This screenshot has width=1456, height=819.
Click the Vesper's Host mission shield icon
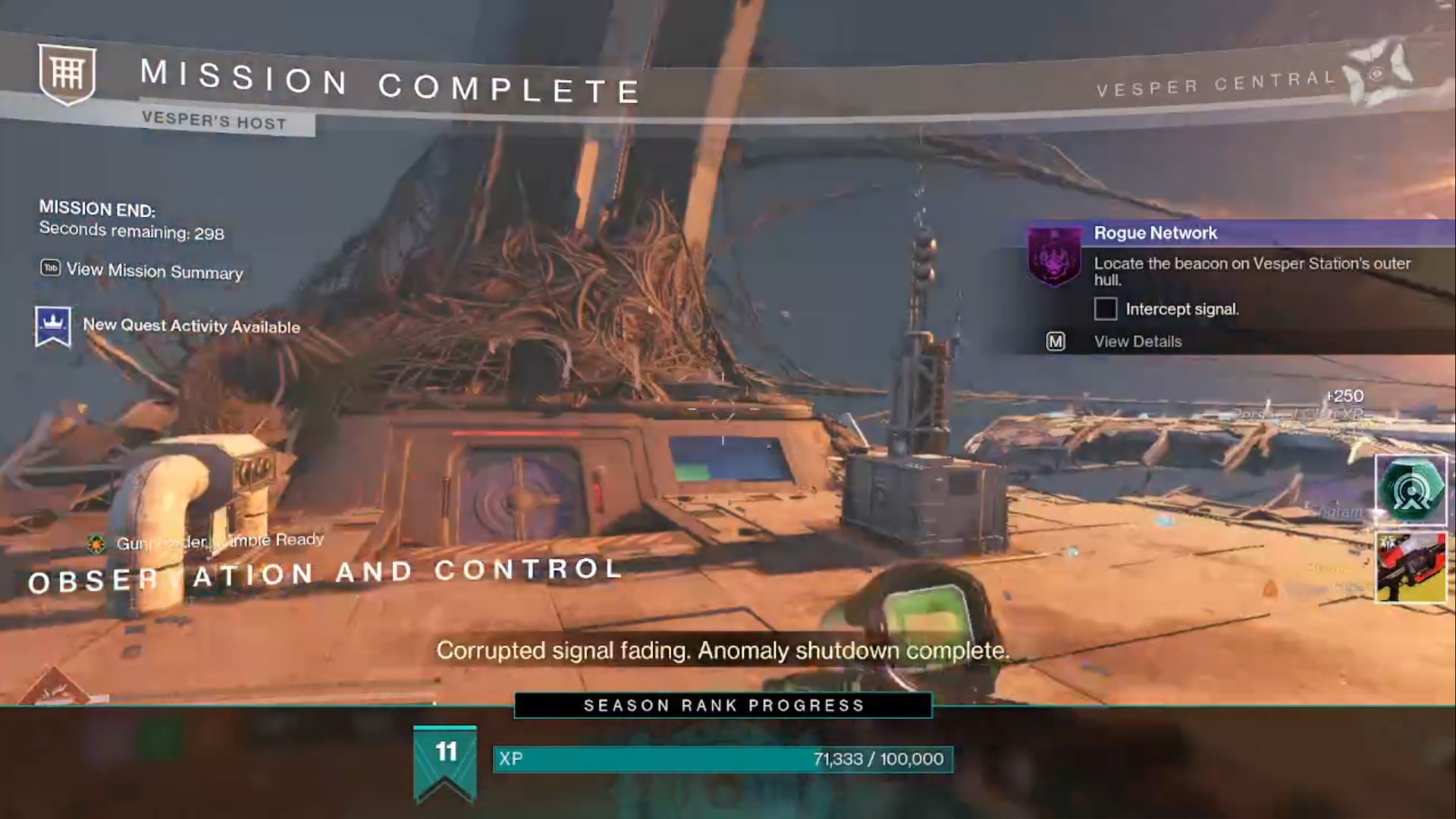click(x=67, y=75)
